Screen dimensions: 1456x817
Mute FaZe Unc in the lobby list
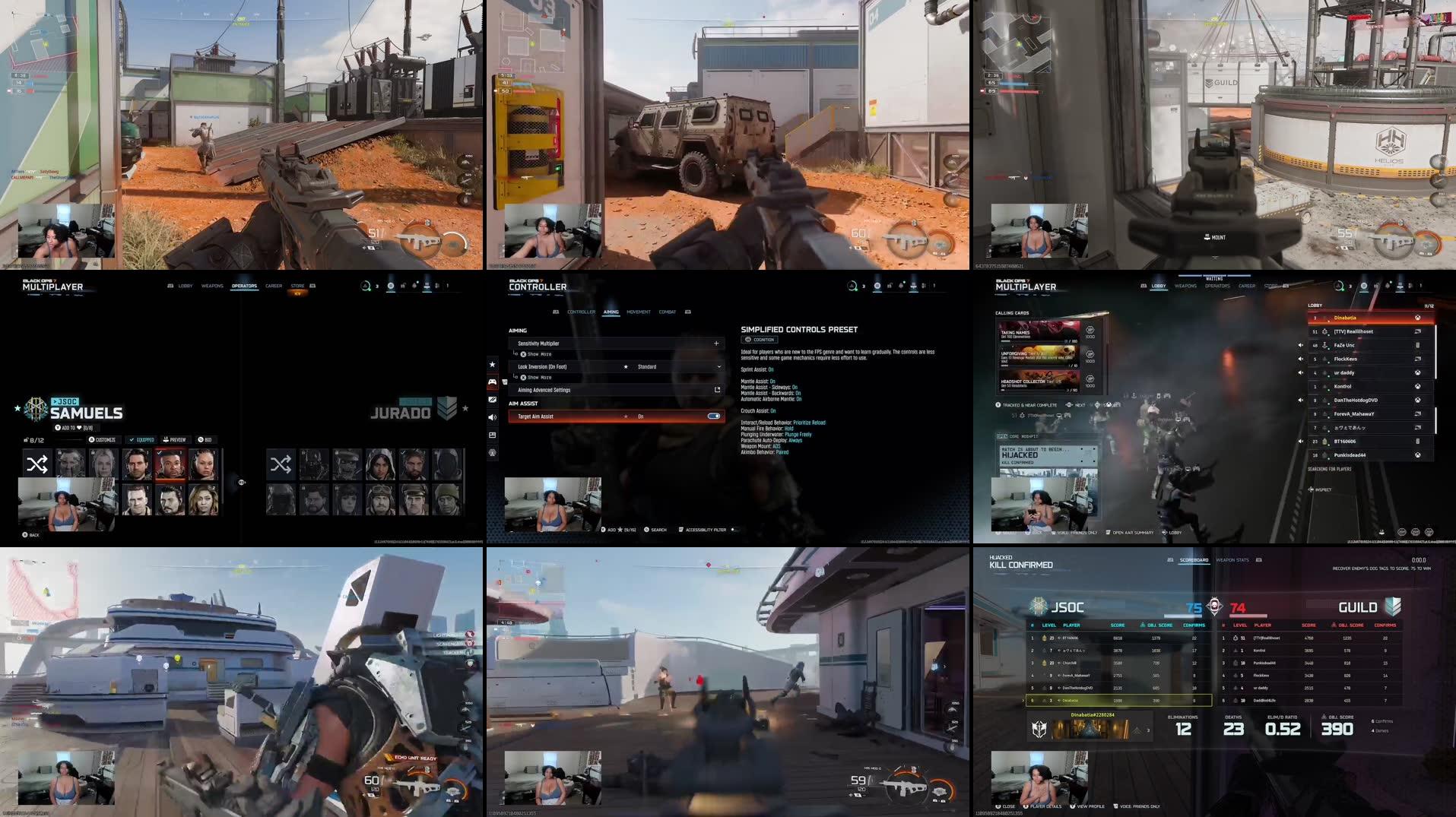point(1301,345)
